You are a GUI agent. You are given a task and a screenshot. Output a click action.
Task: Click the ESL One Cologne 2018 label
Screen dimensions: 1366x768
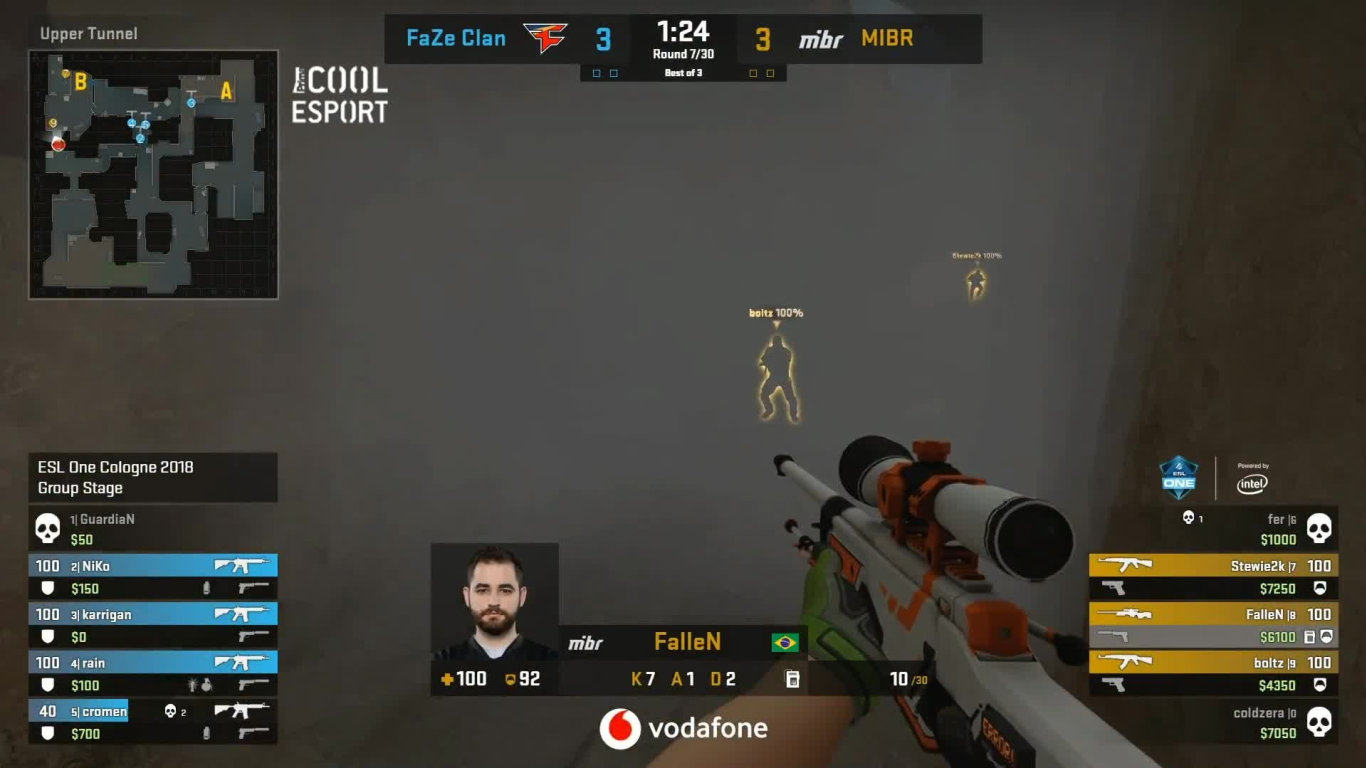(113, 467)
